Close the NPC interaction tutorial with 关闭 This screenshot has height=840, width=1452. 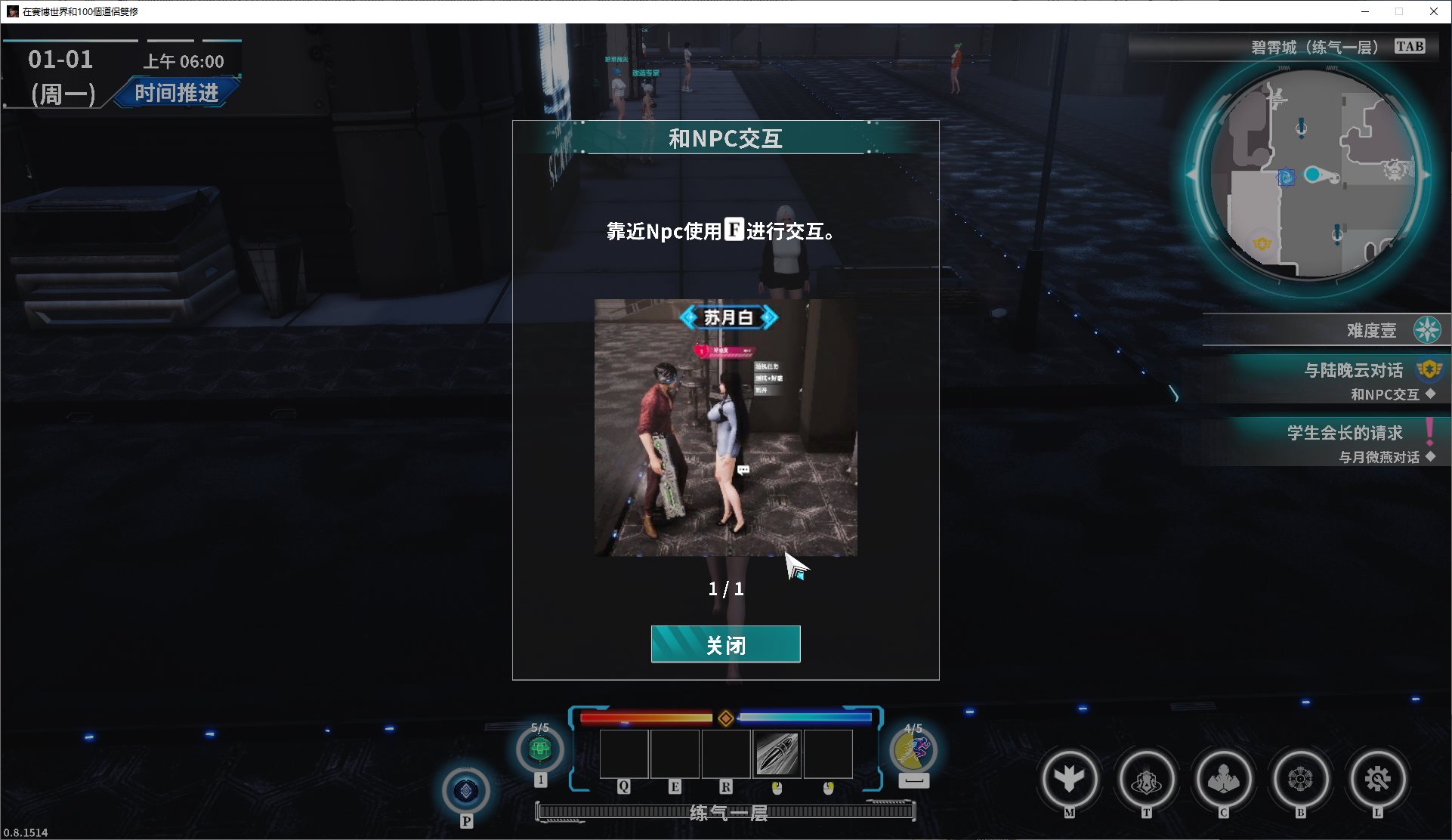coord(725,644)
